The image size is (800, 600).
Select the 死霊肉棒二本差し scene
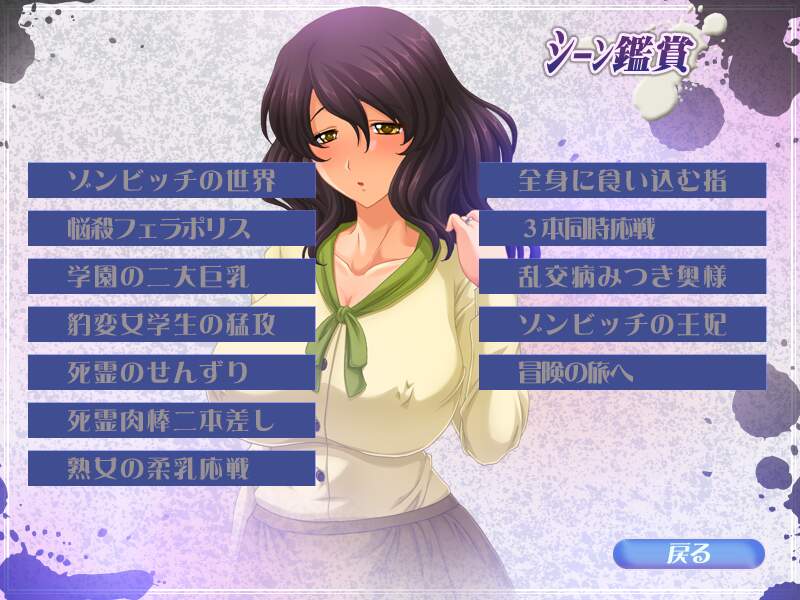pyautogui.click(x=171, y=420)
